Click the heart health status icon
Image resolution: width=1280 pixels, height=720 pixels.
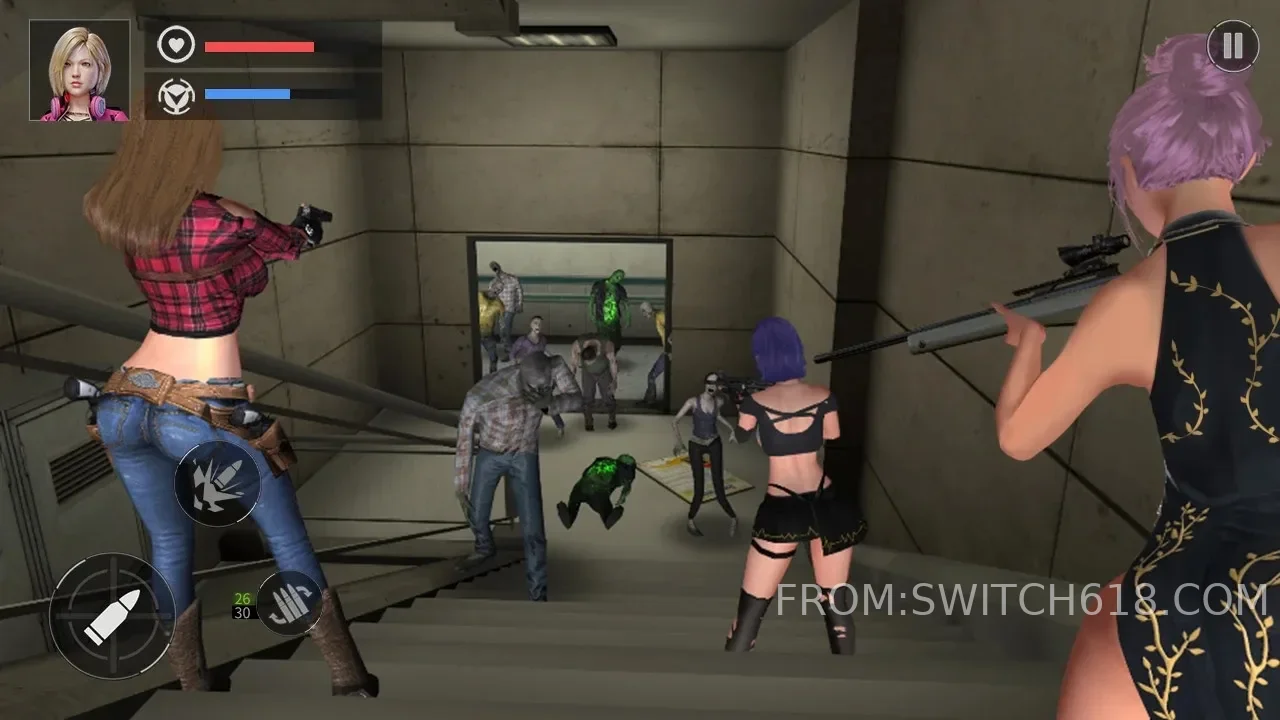tap(175, 46)
